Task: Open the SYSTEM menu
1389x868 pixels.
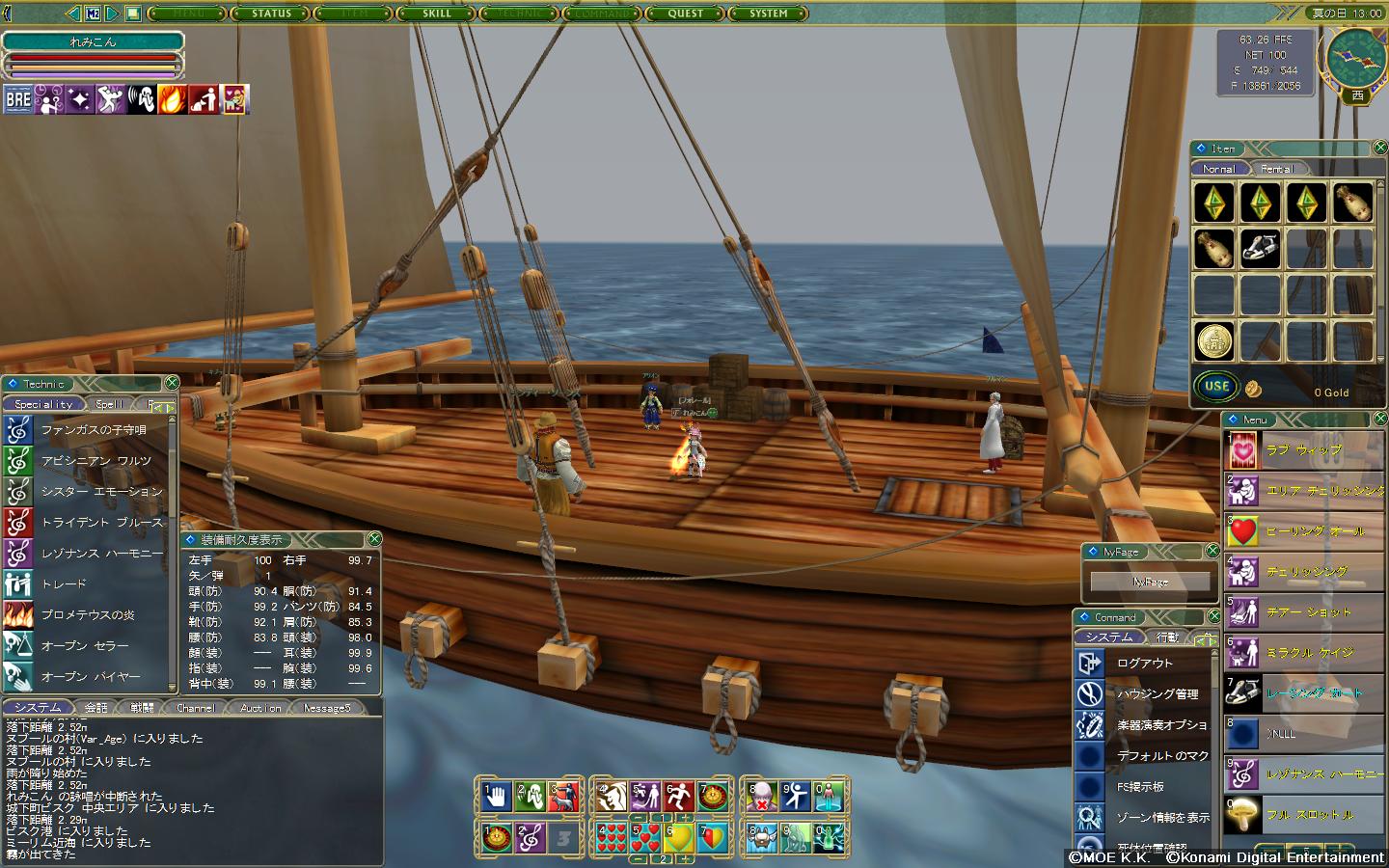Action: (769, 14)
